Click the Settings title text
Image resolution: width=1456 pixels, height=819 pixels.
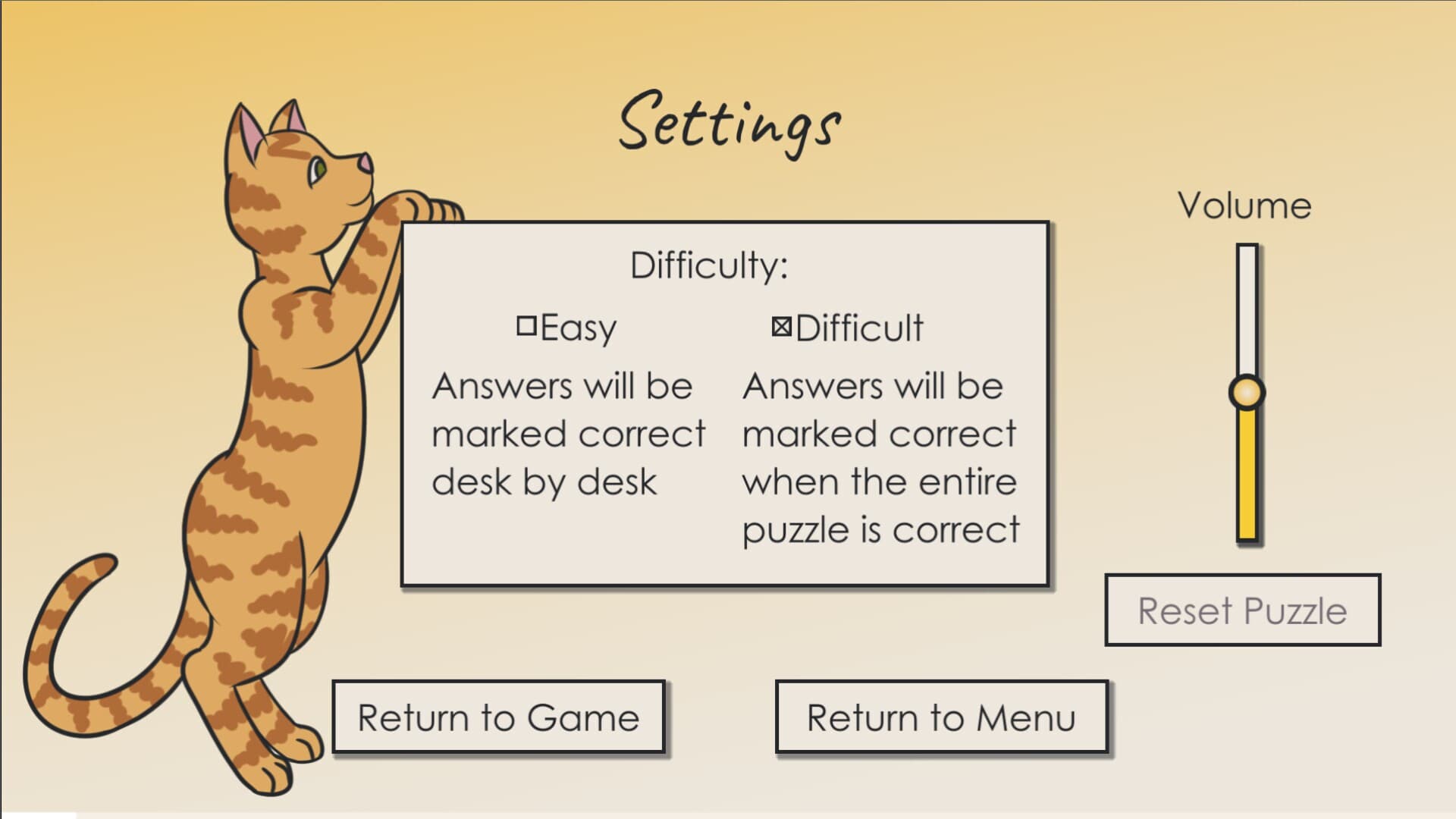click(730, 121)
